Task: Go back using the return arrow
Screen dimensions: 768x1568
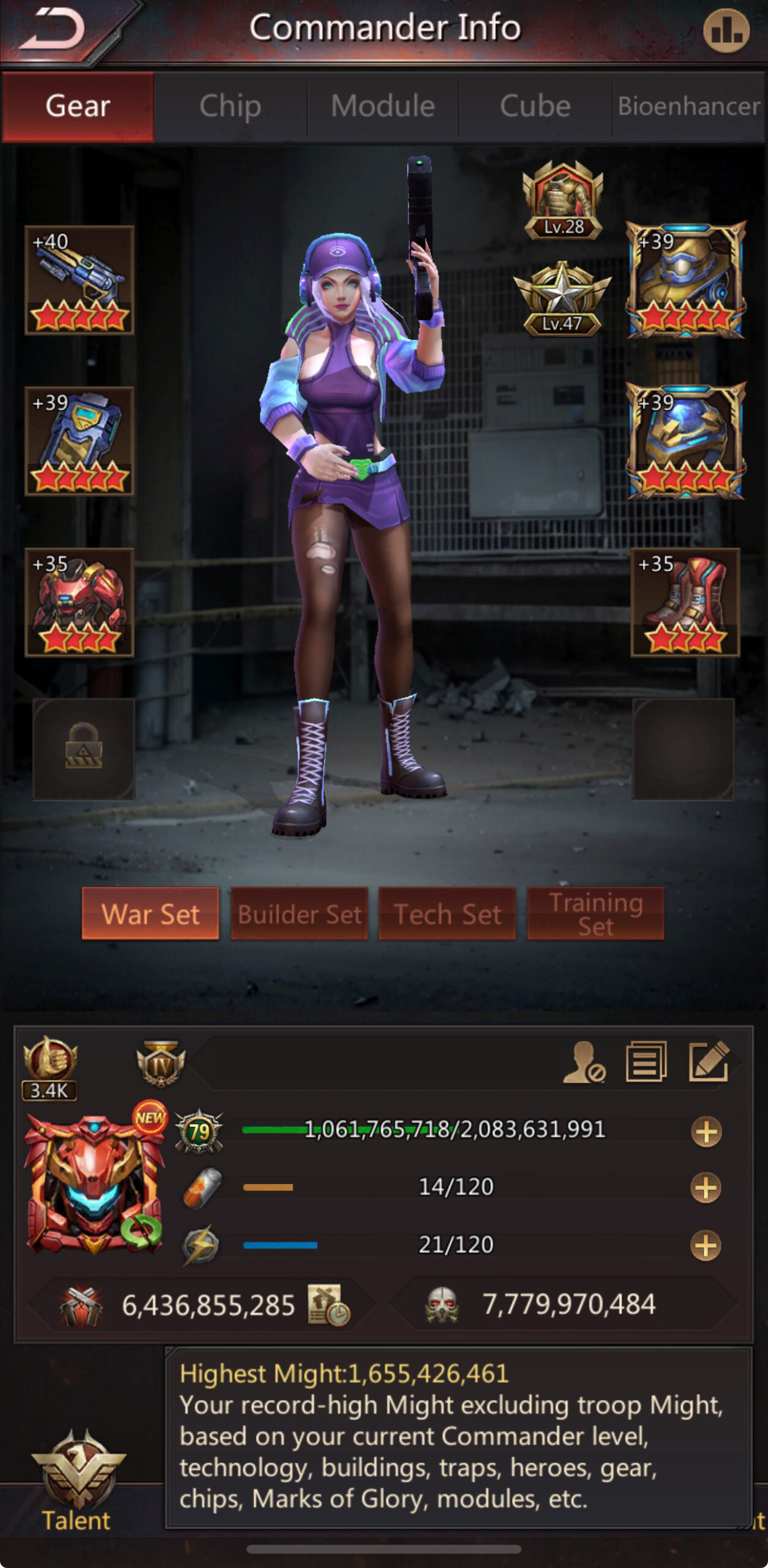Action: (x=54, y=29)
